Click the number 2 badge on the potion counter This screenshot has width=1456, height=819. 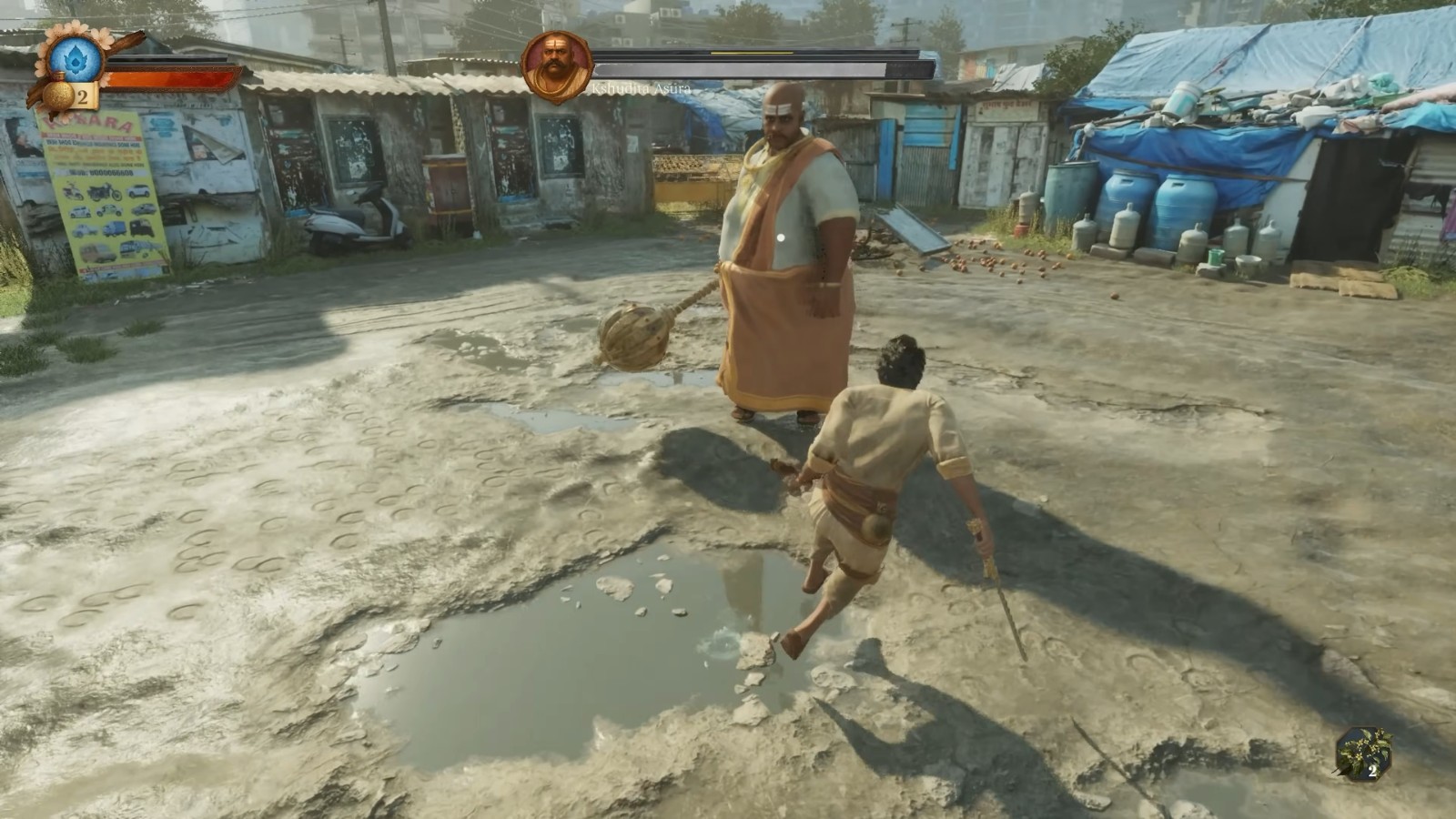82,96
